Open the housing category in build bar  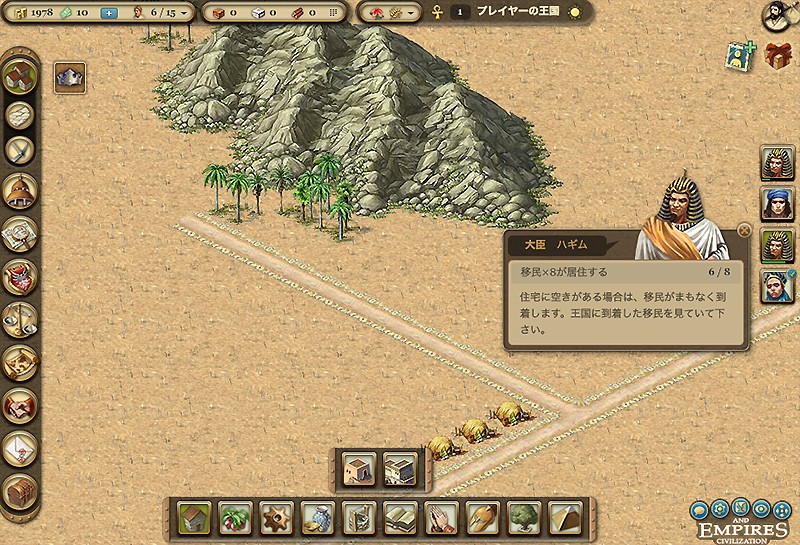pyautogui.click(x=194, y=518)
